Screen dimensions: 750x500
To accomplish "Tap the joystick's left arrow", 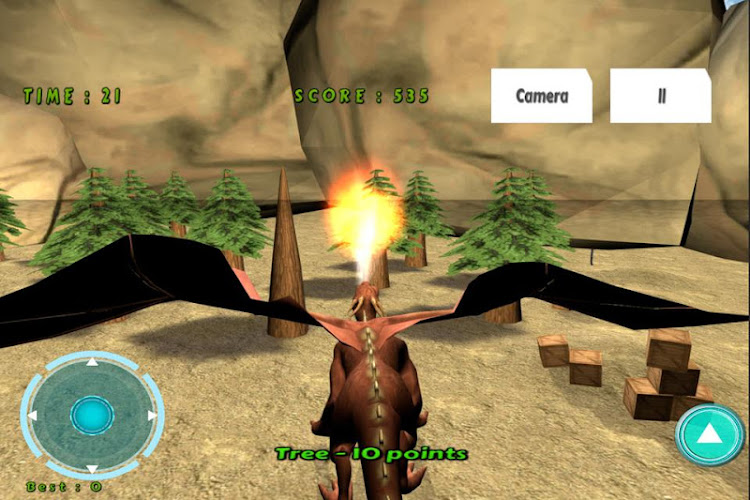I will click(33, 415).
